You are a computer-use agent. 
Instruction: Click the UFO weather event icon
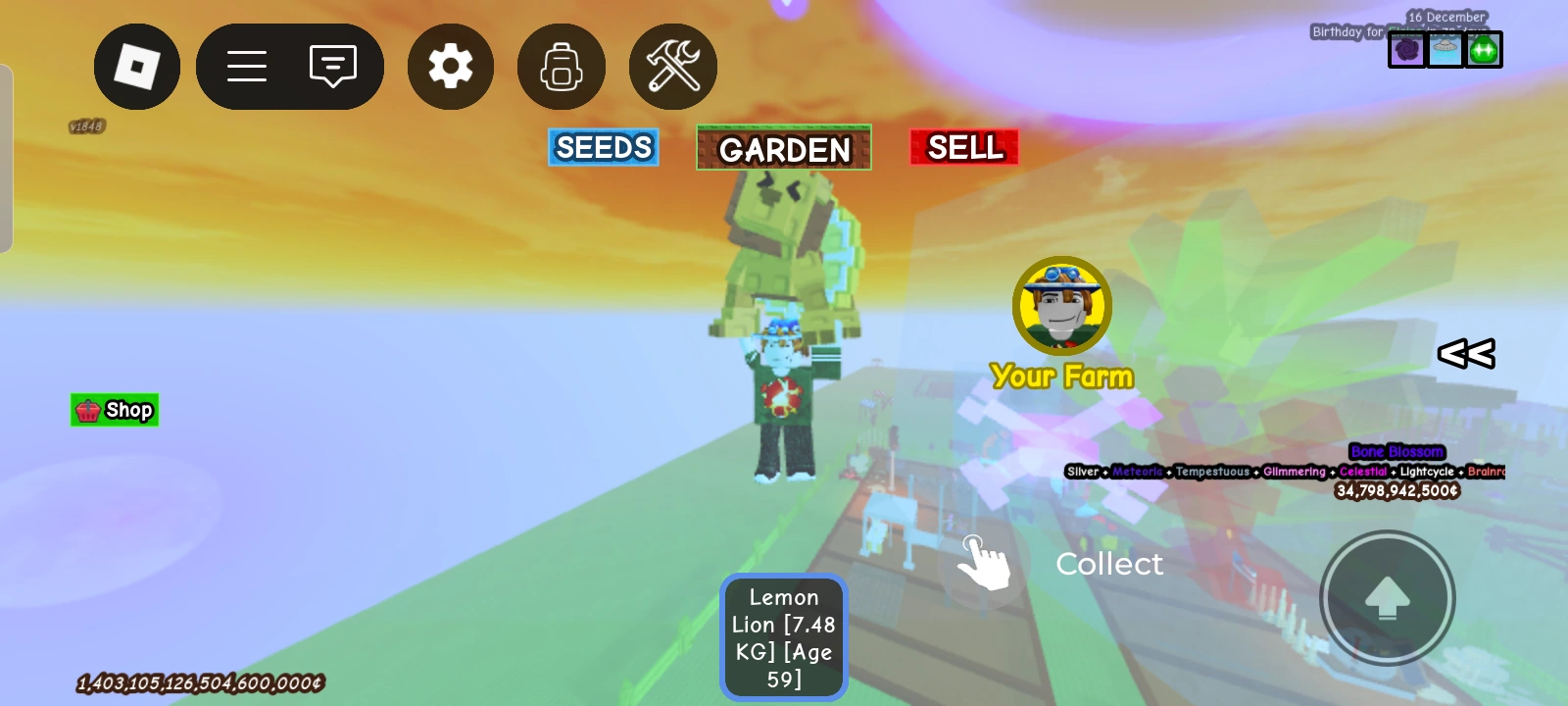(1445, 49)
